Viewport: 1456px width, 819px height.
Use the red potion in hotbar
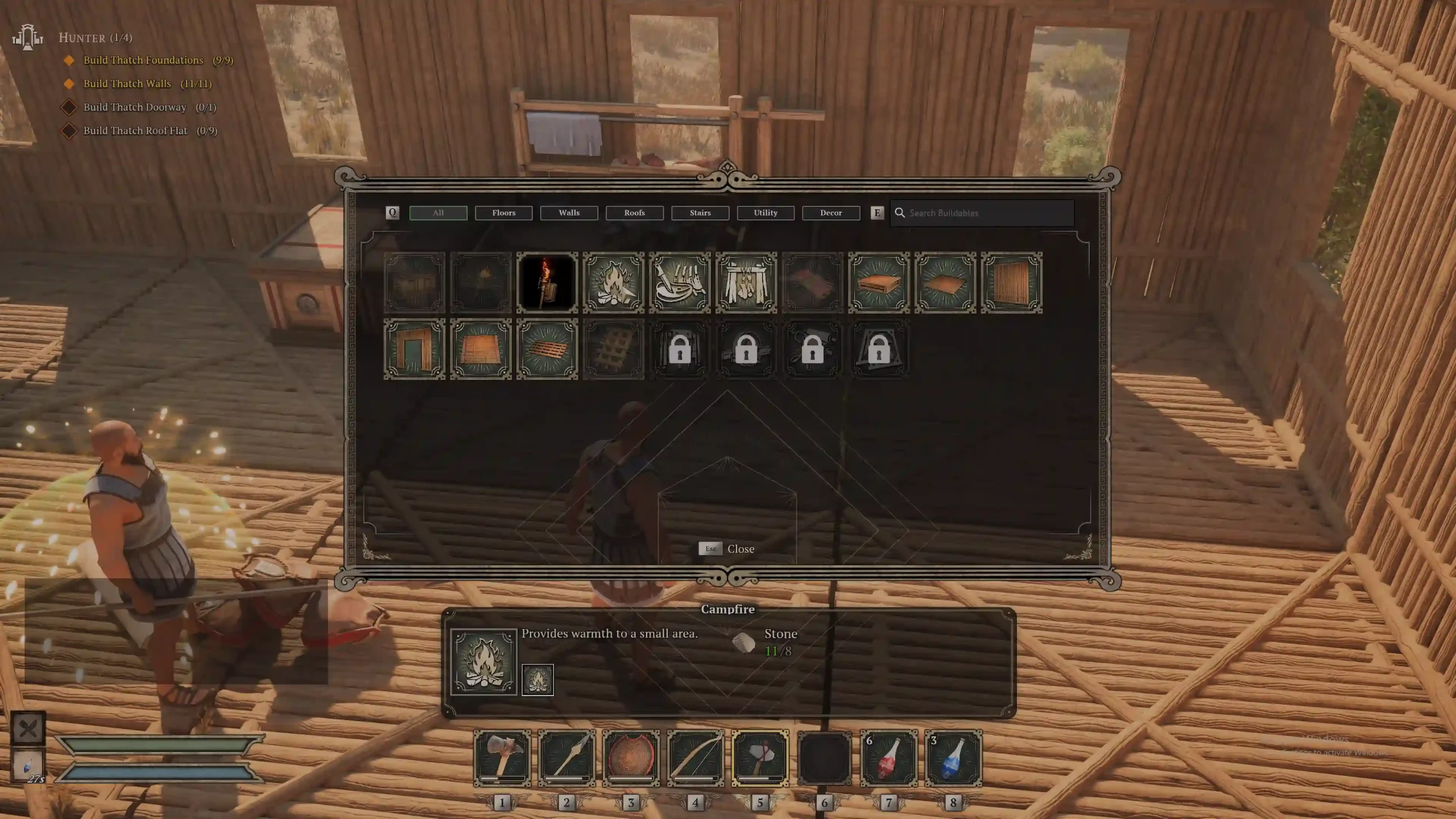pos(889,758)
